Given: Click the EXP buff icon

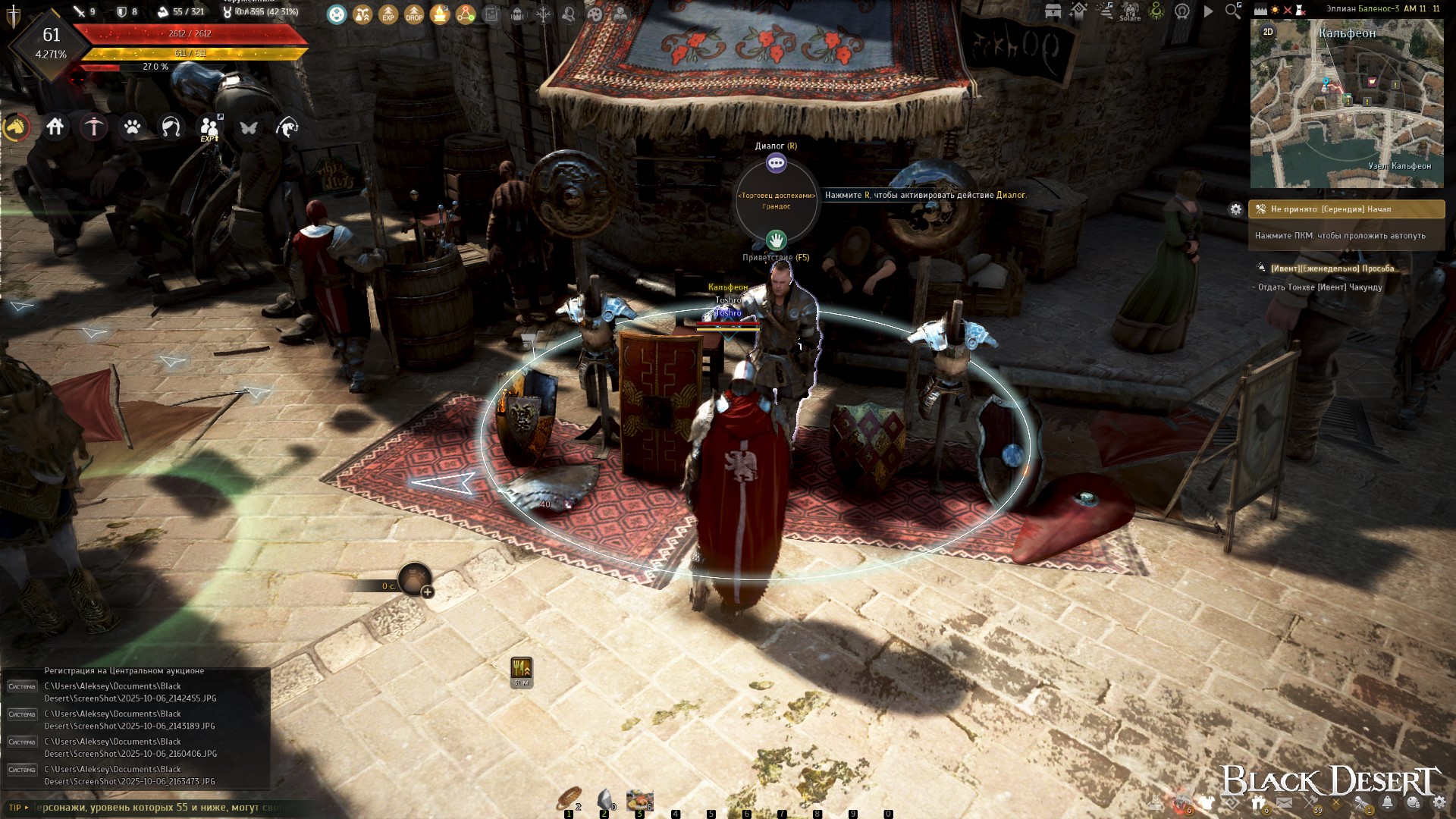Looking at the screenshot, I should pyautogui.click(x=388, y=13).
